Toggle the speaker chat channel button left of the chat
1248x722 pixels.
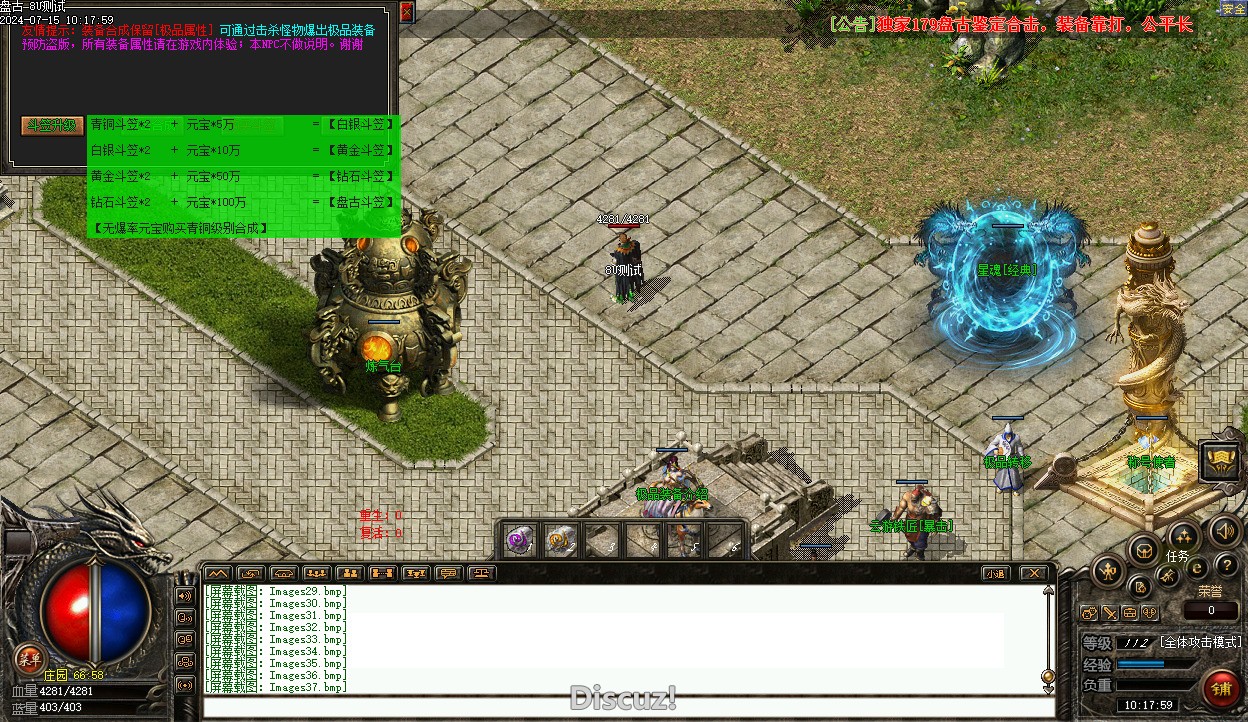pyautogui.click(x=185, y=596)
